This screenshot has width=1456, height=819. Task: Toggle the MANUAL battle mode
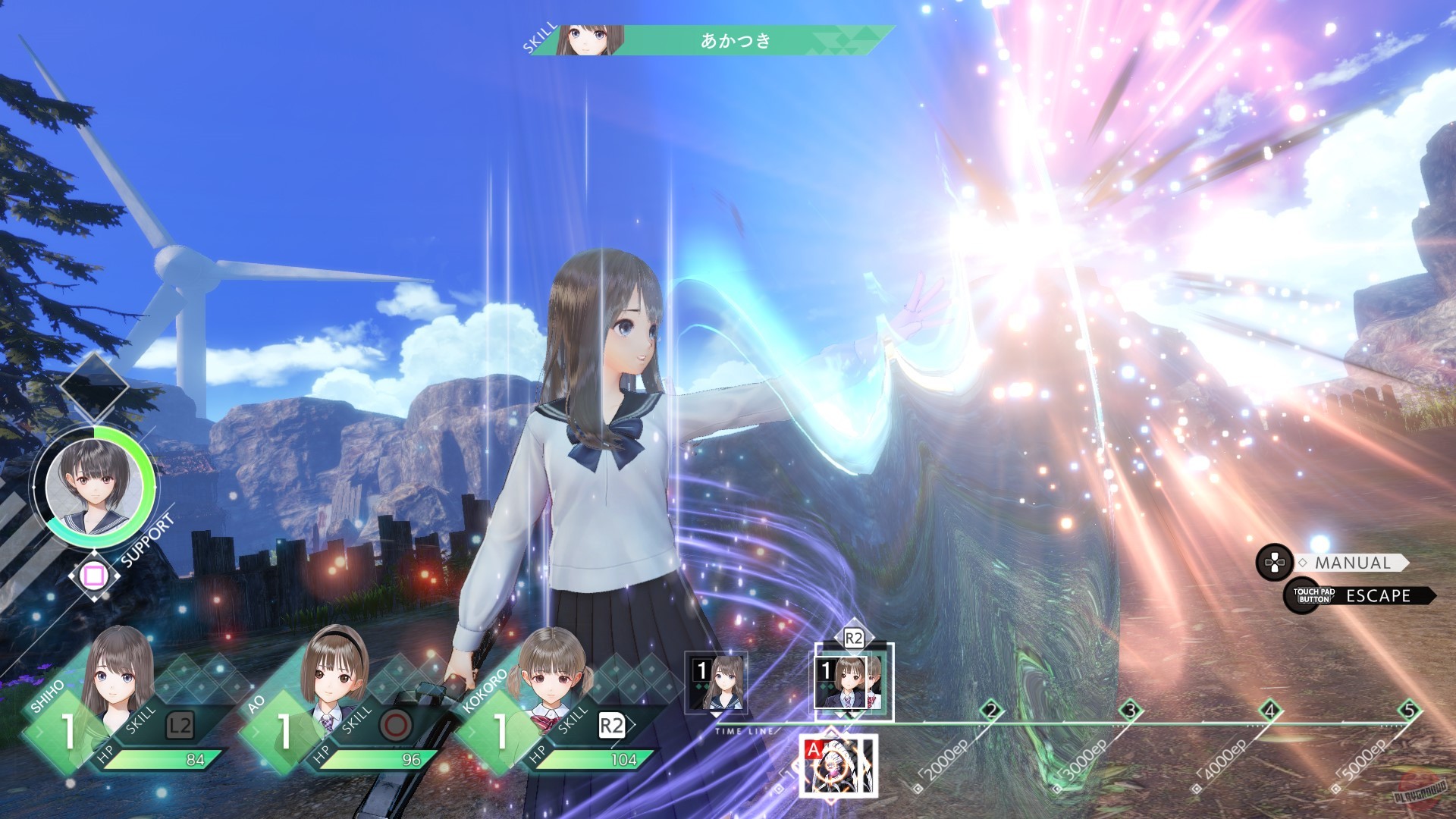click(1353, 563)
